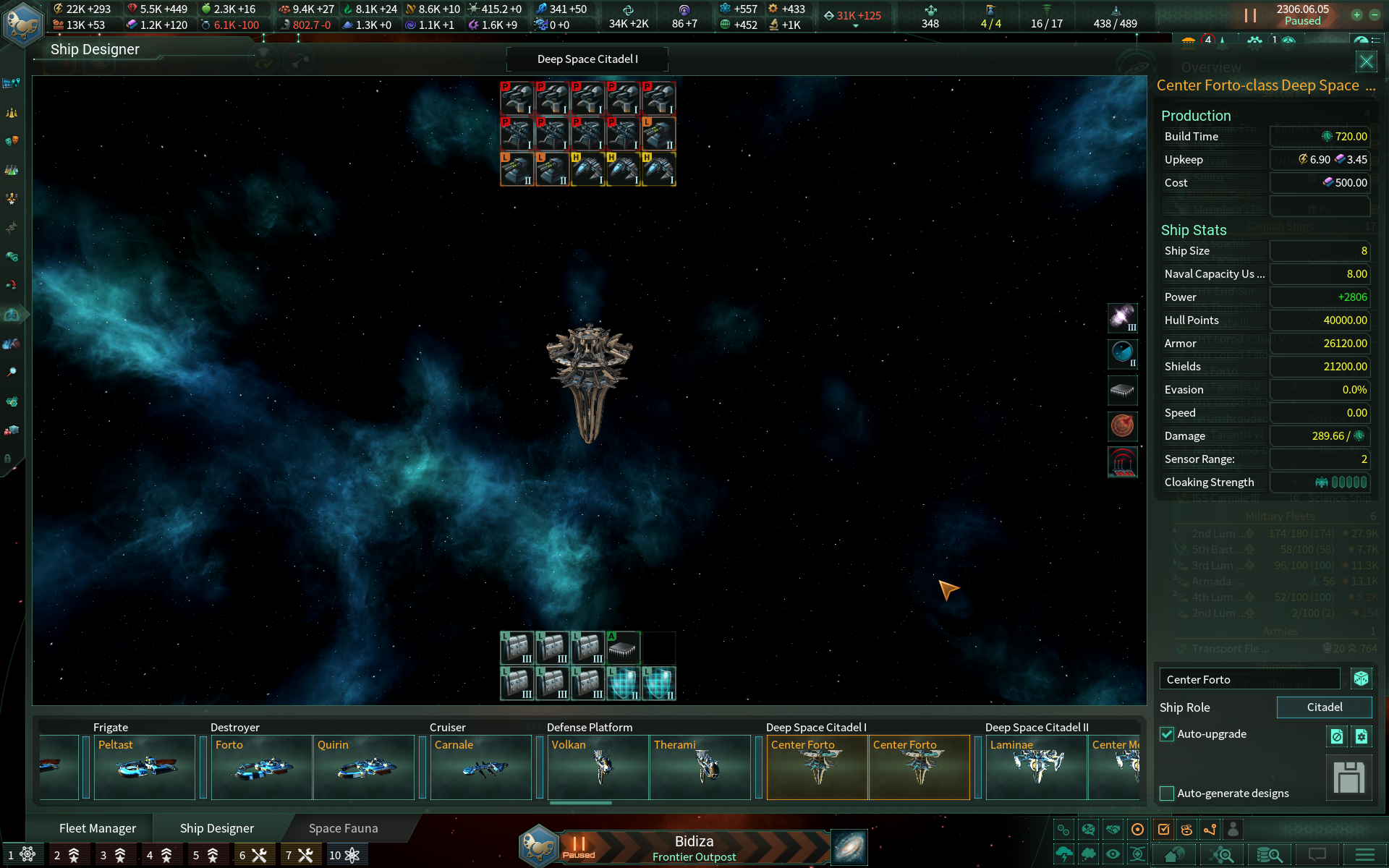Click the Bidiza Frontier Outpost banner

tap(693, 846)
